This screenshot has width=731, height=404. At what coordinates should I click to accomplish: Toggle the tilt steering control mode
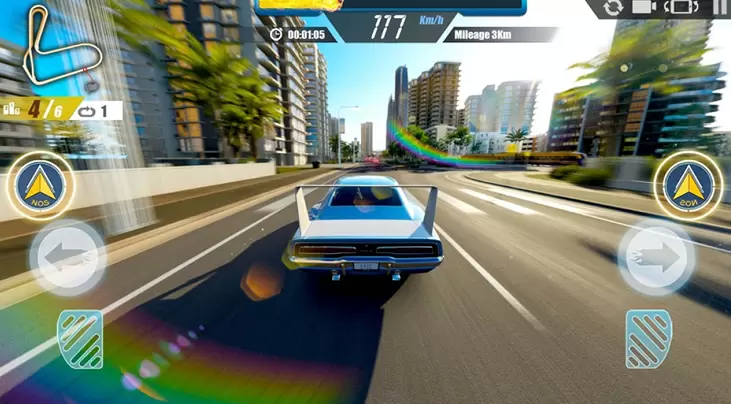click(x=682, y=8)
